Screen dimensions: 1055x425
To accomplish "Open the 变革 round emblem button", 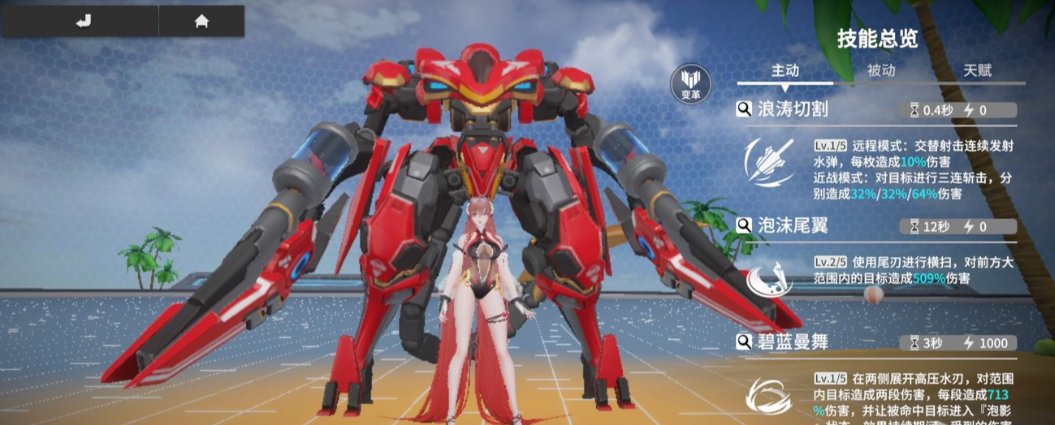I will click(x=691, y=83).
